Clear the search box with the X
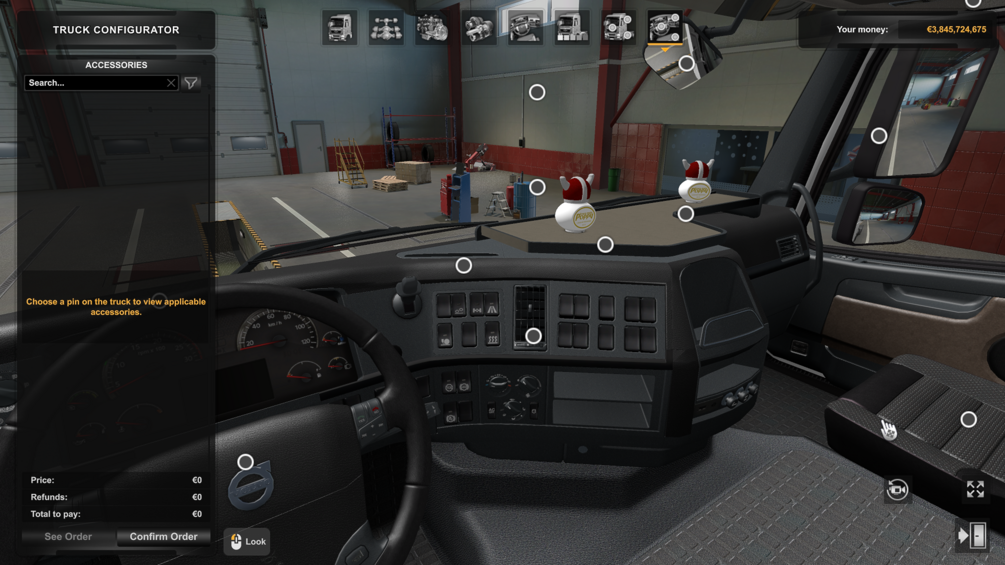Image resolution: width=1005 pixels, height=565 pixels. point(171,83)
